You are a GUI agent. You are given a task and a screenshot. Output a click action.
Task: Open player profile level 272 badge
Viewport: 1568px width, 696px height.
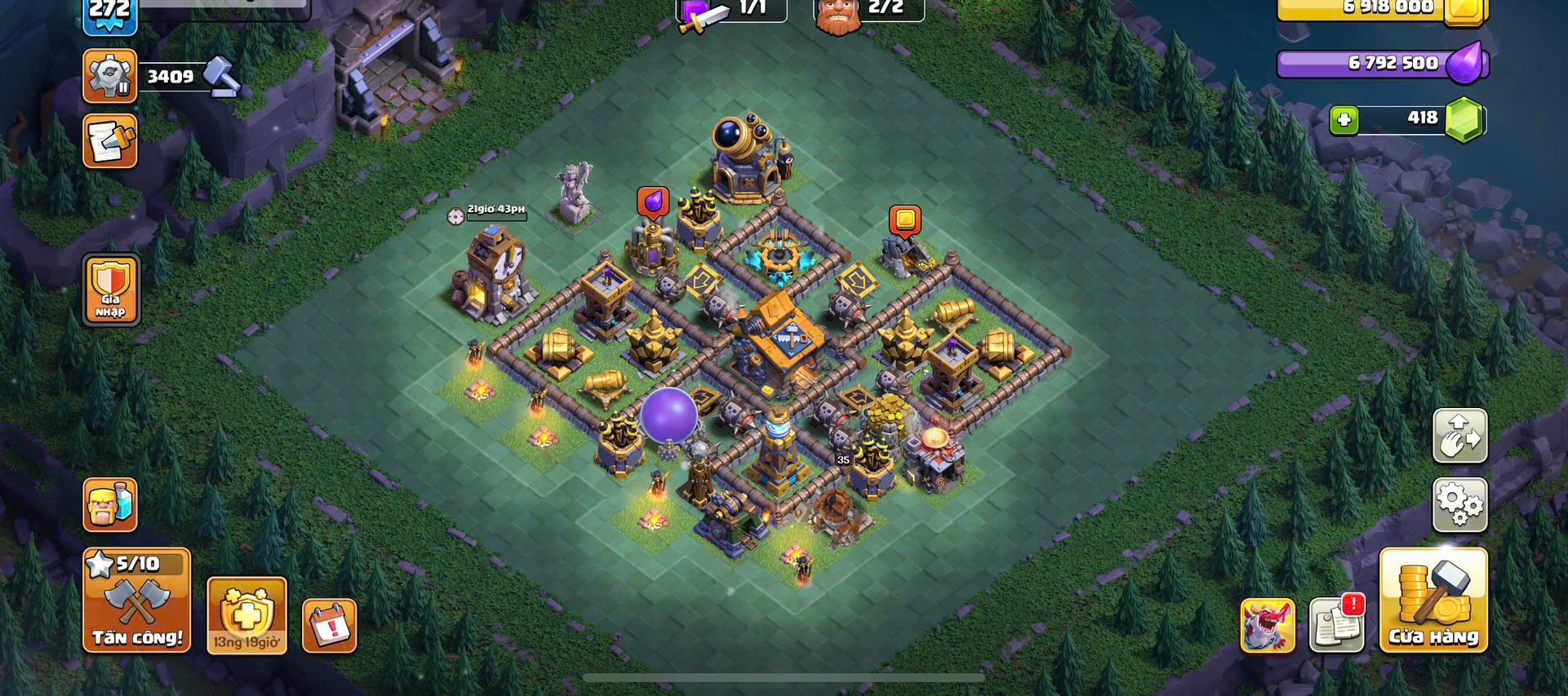pyautogui.click(x=109, y=16)
